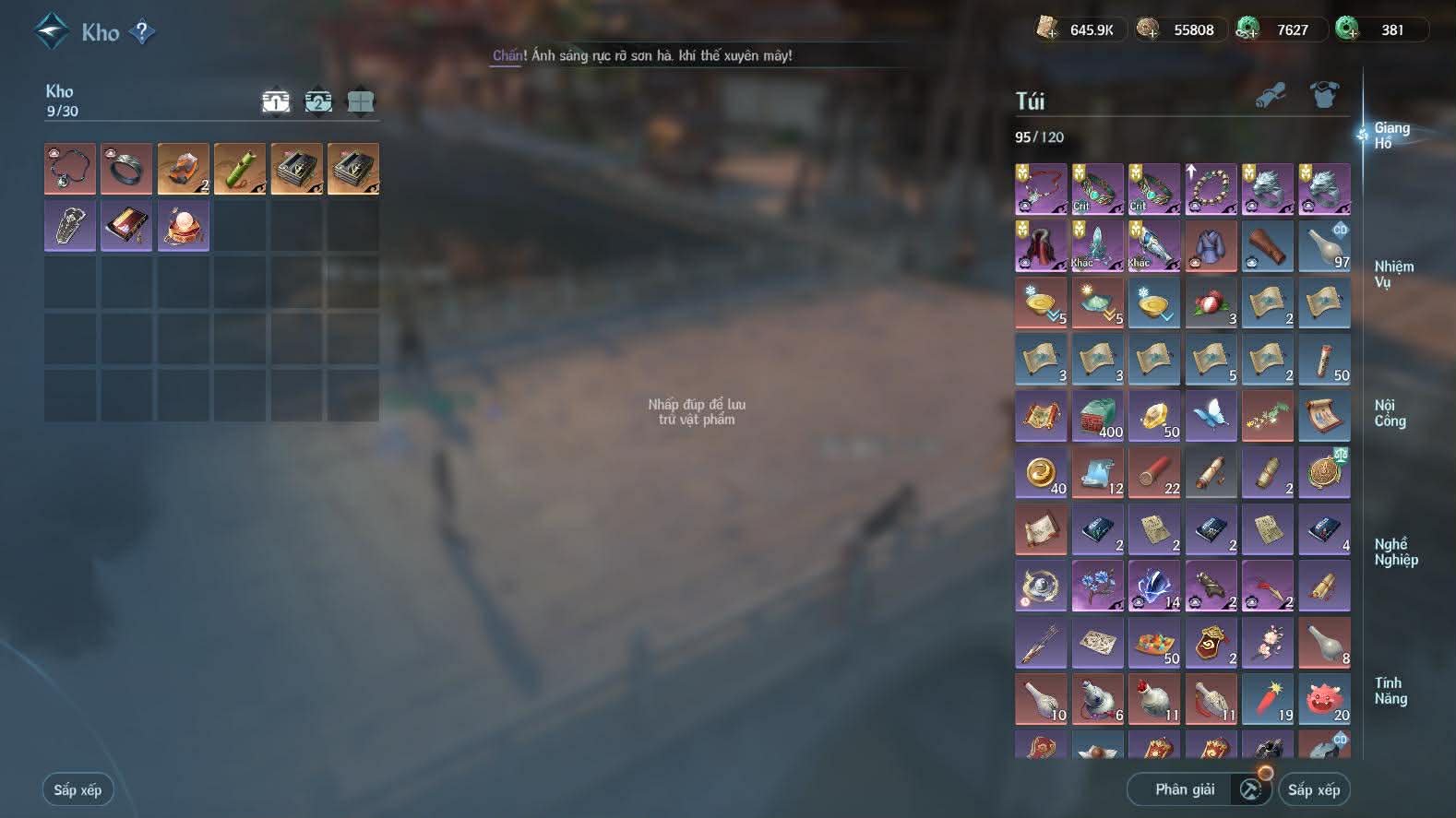Viewport: 1456px width, 818px height.
Task: Click the expand warehouse slots icon
Action: coord(359,101)
